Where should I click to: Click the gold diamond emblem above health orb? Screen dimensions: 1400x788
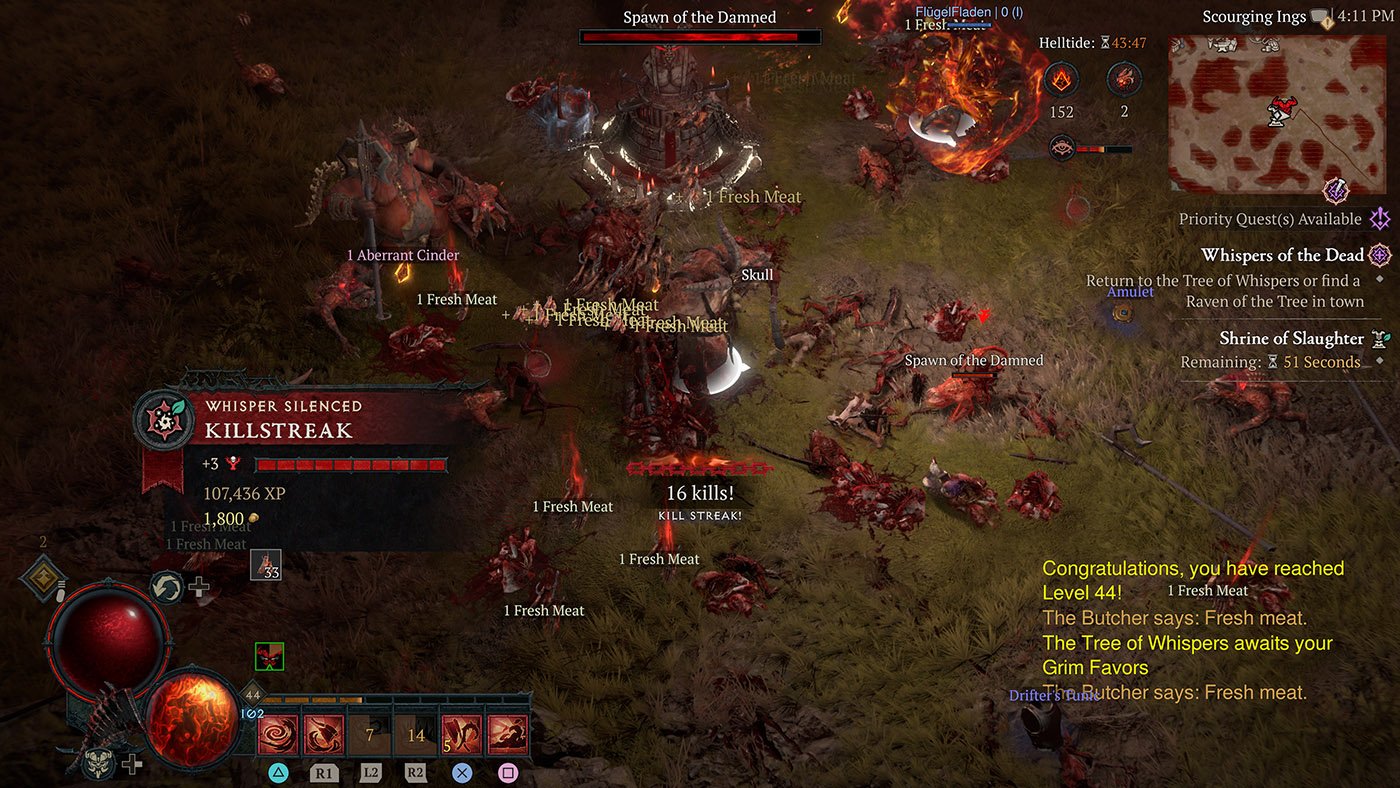click(x=43, y=578)
